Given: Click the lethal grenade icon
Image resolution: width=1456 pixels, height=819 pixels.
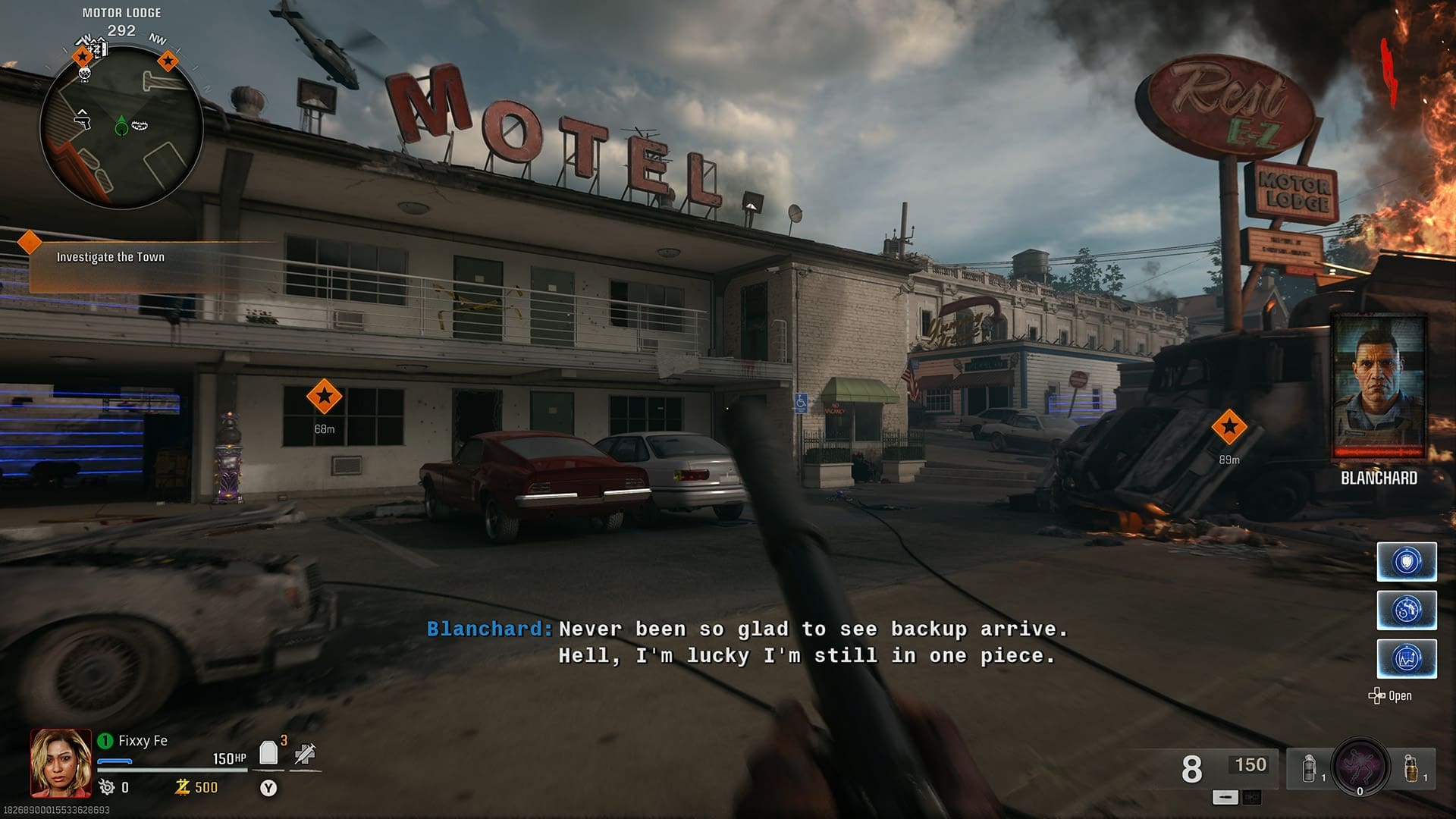Looking at the screenshot, I should (x=1410, y=768).
